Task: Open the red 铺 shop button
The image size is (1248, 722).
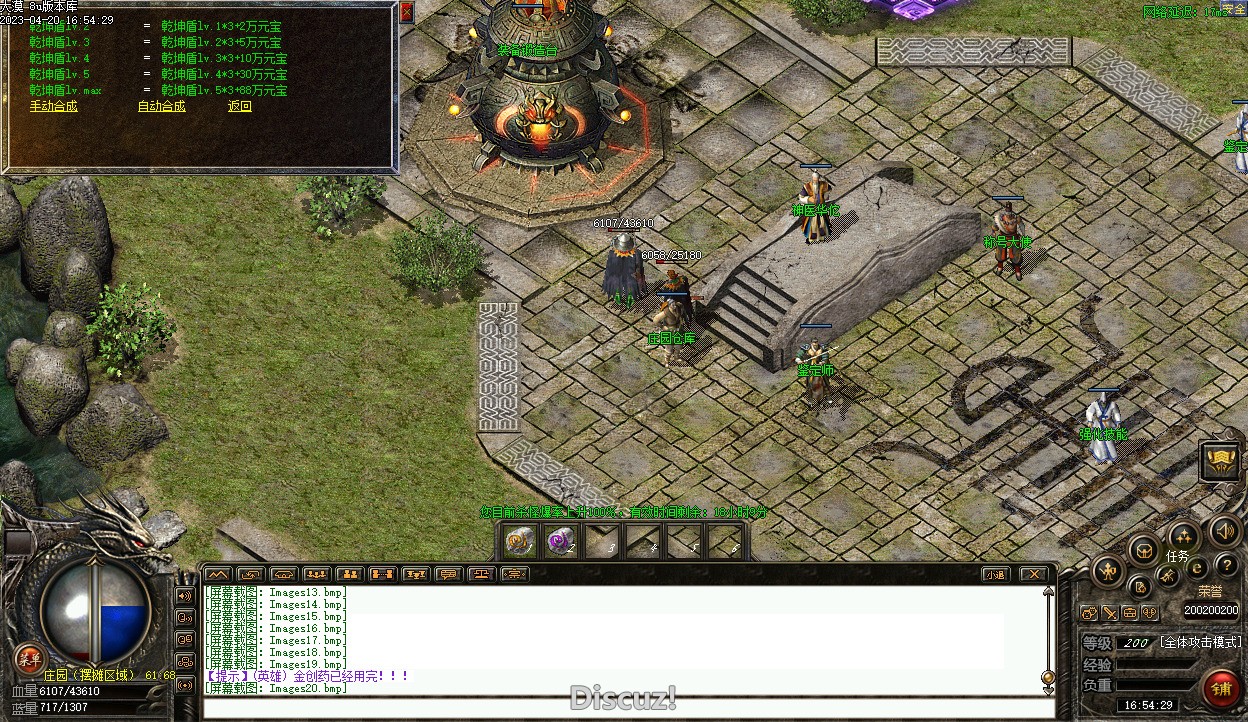Action: pyautogui.click(x=1222, y=689)
